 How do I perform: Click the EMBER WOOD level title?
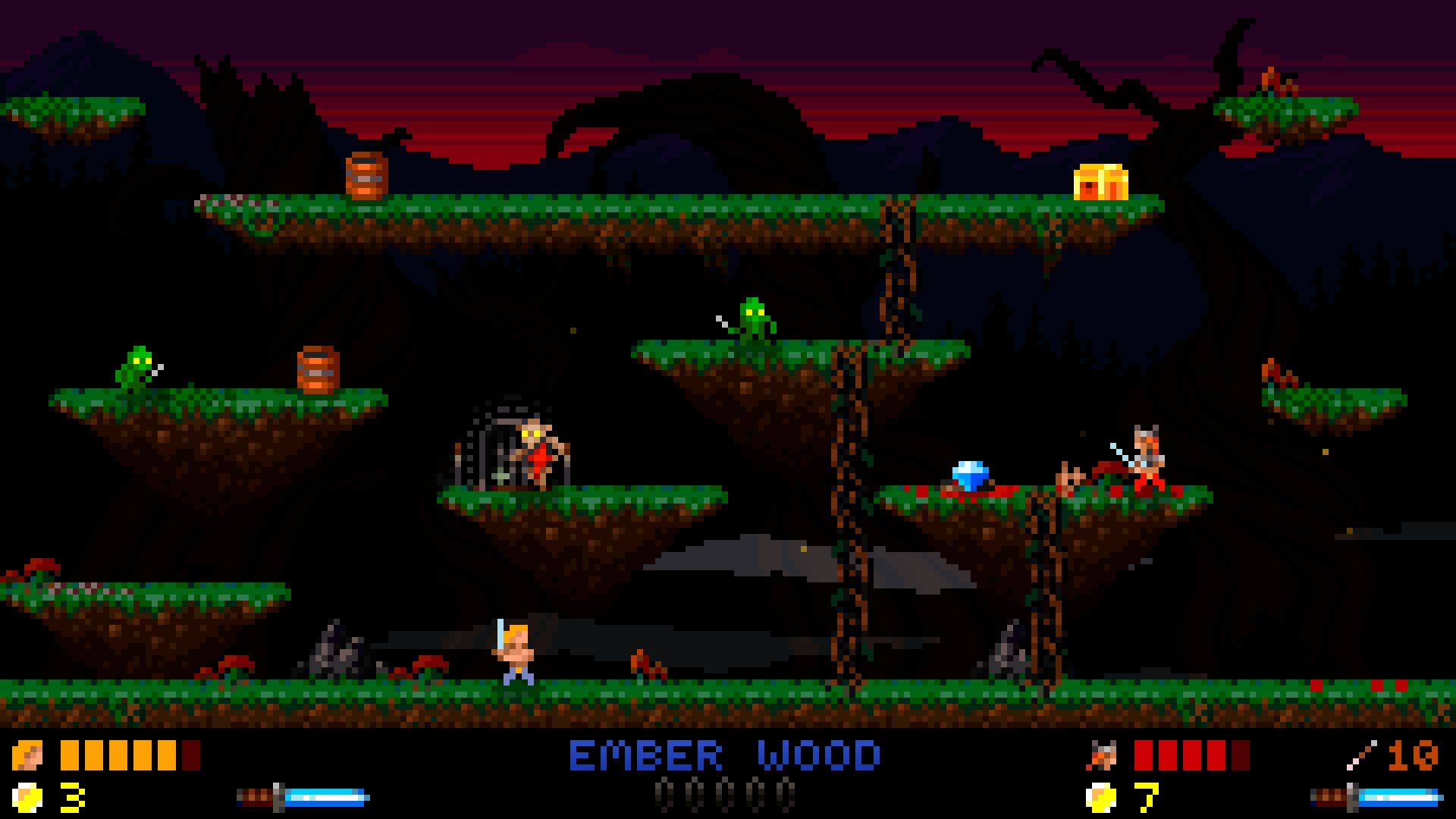(x=726, y=753)
